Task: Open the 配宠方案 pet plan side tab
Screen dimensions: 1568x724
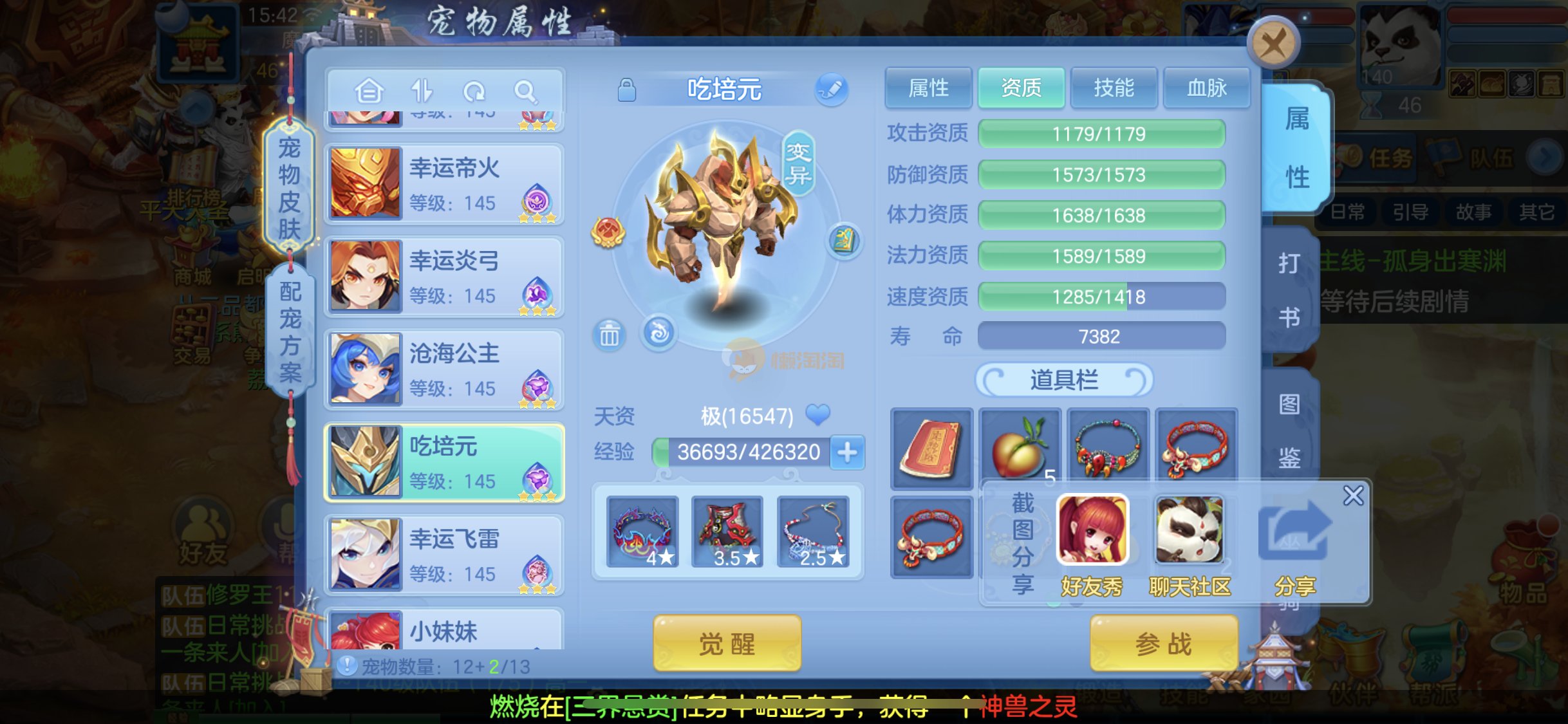Action: coord(290,331)
